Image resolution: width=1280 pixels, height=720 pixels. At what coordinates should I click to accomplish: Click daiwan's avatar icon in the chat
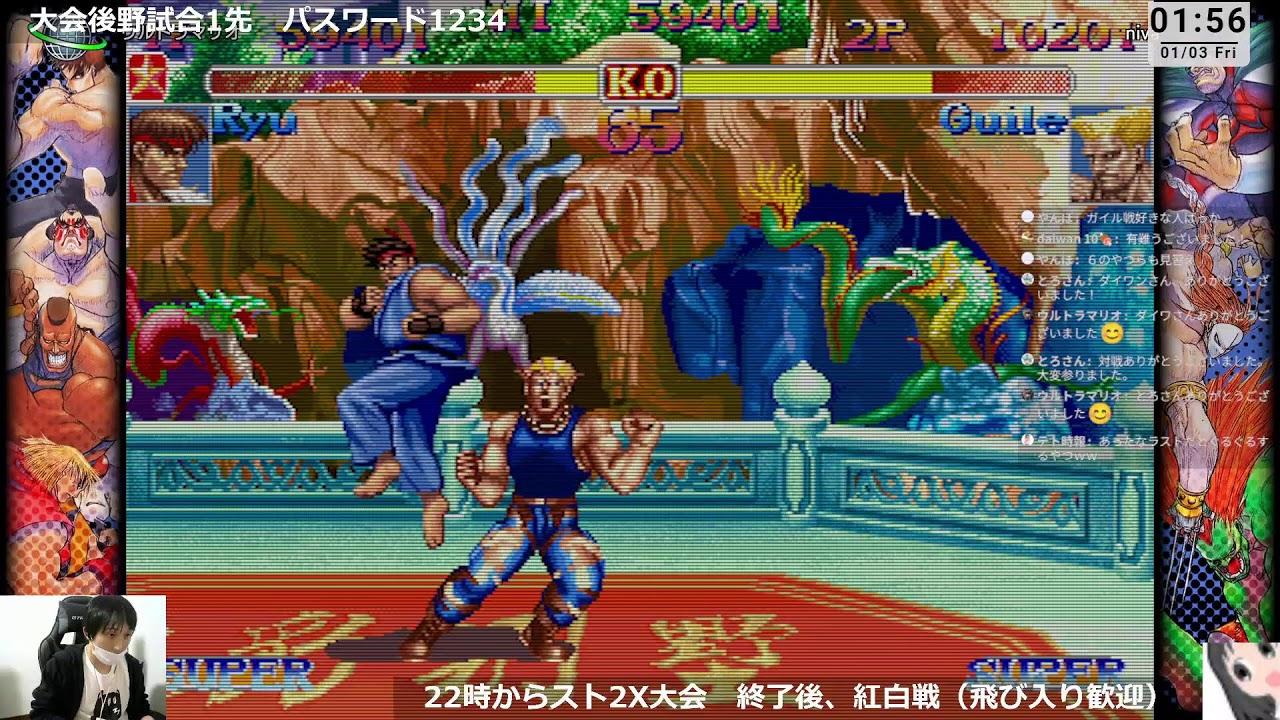pos(1026,238)
